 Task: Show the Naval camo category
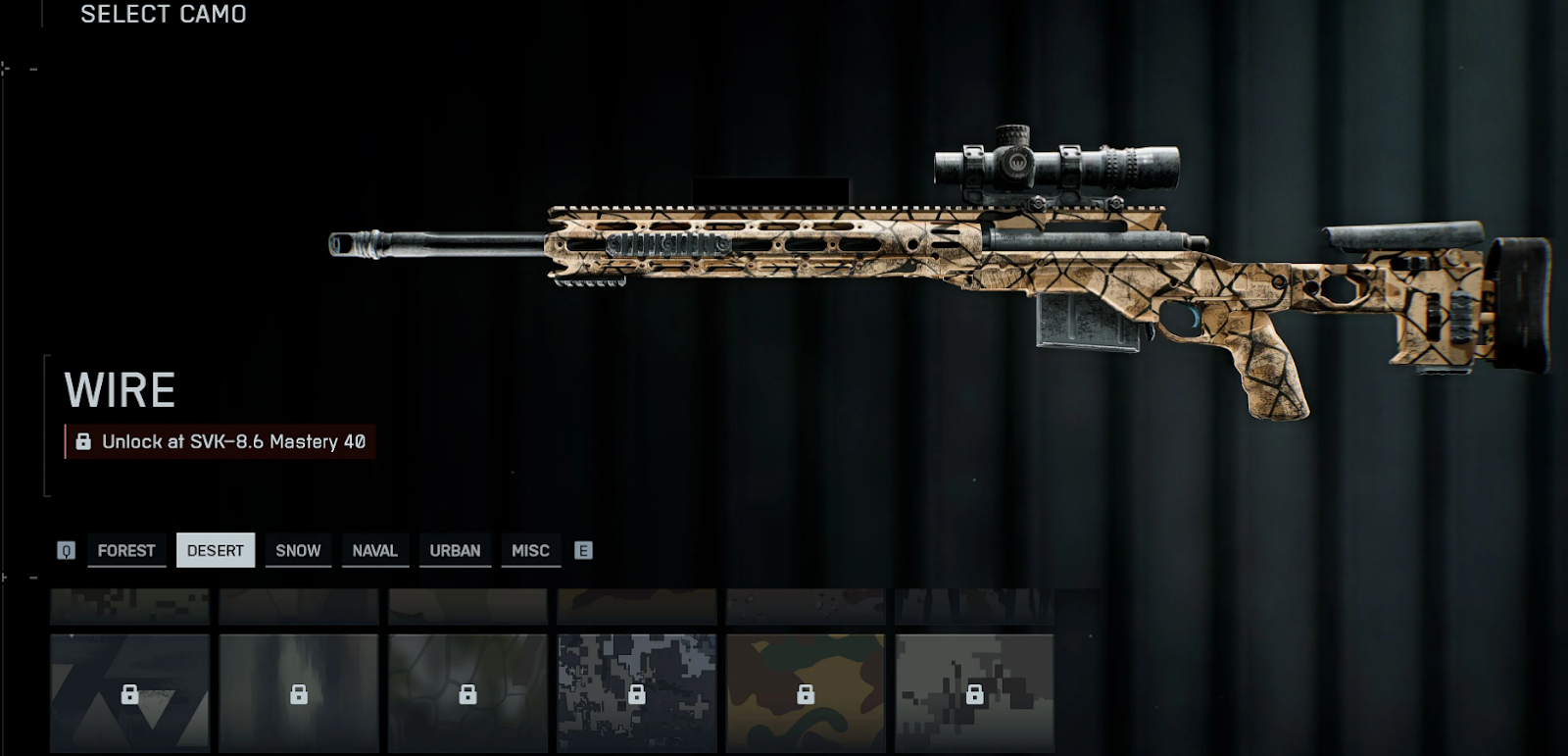click(x=375, y=550)
